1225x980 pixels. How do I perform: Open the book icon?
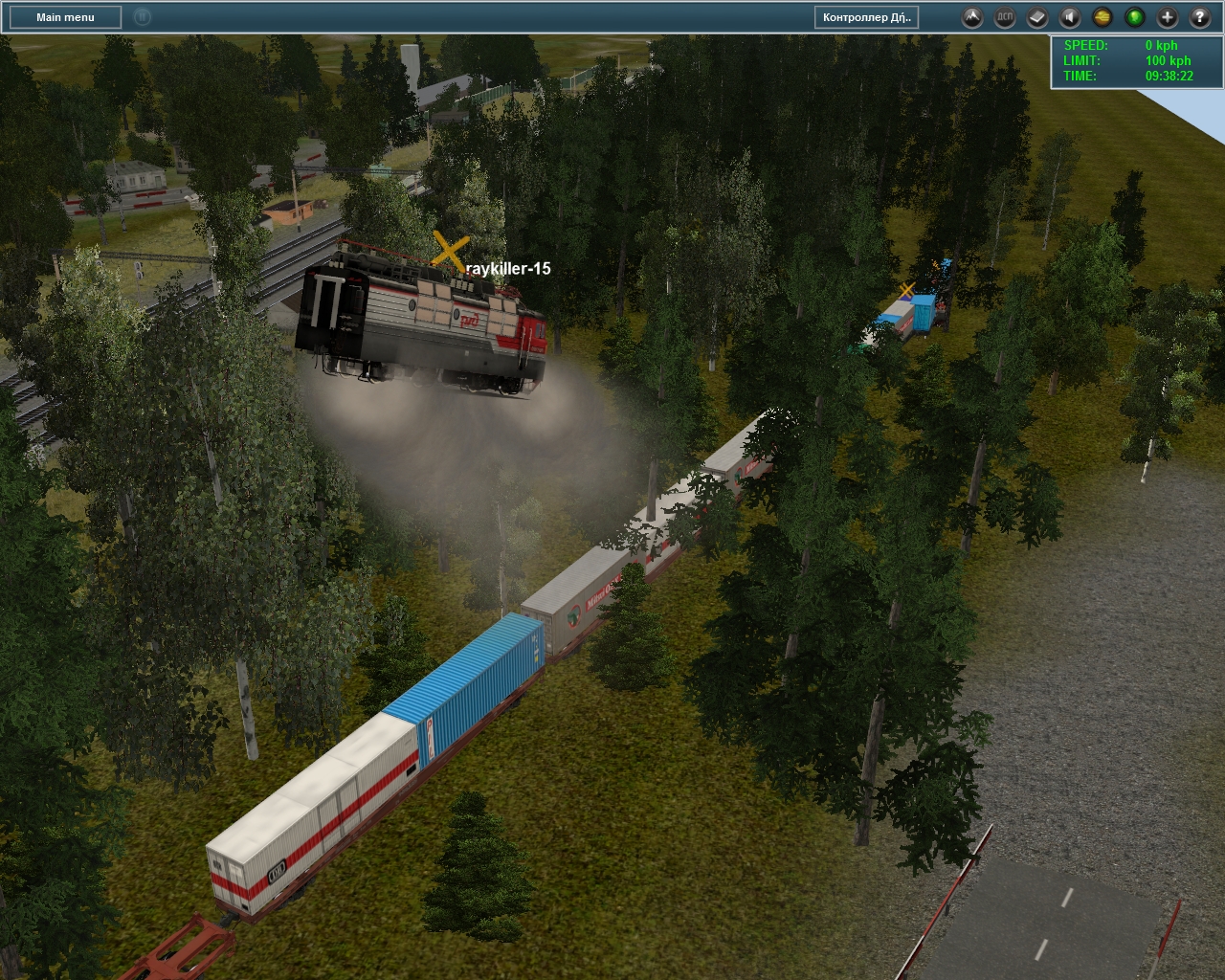pyautogui.click(x=1037, y=17)
